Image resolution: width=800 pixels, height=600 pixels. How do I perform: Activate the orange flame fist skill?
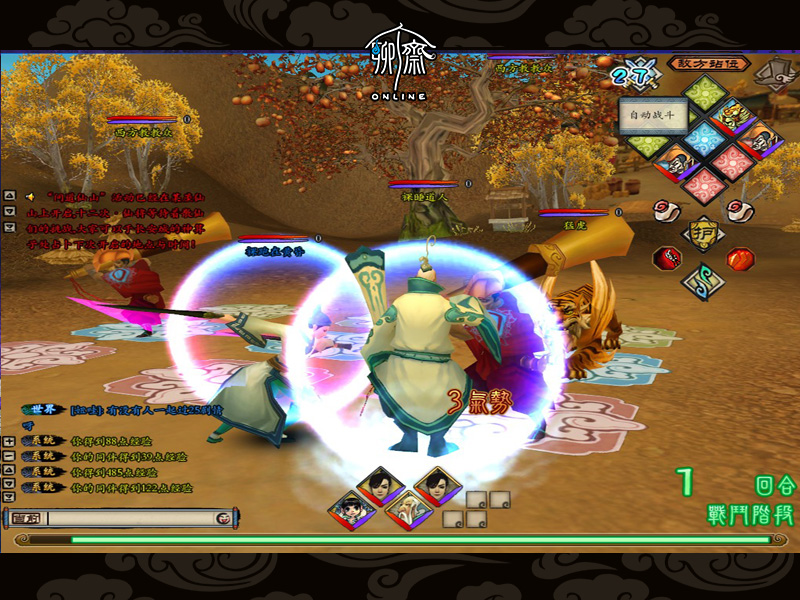[x=741, y=258]
